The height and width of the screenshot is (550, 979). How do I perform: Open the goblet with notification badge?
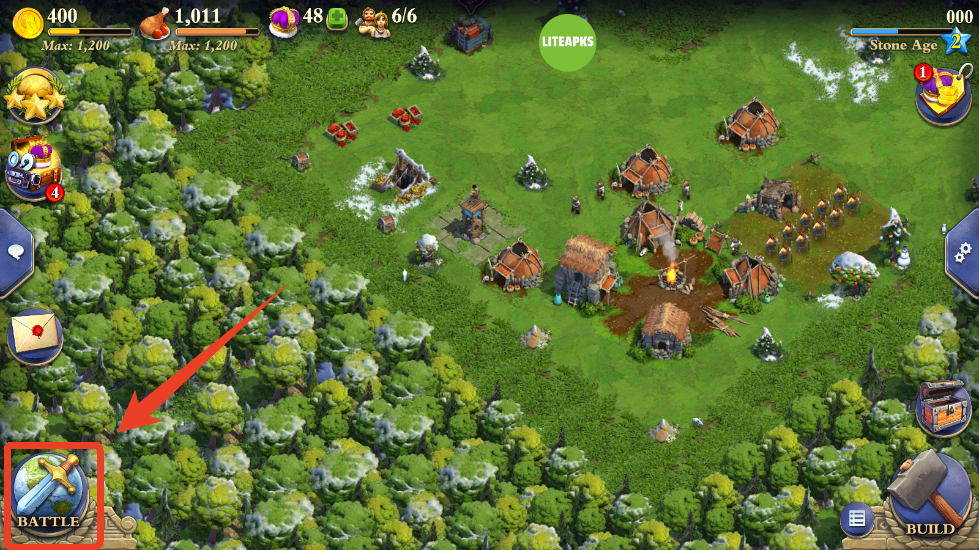pyautogui.click(x=945, y=94)
